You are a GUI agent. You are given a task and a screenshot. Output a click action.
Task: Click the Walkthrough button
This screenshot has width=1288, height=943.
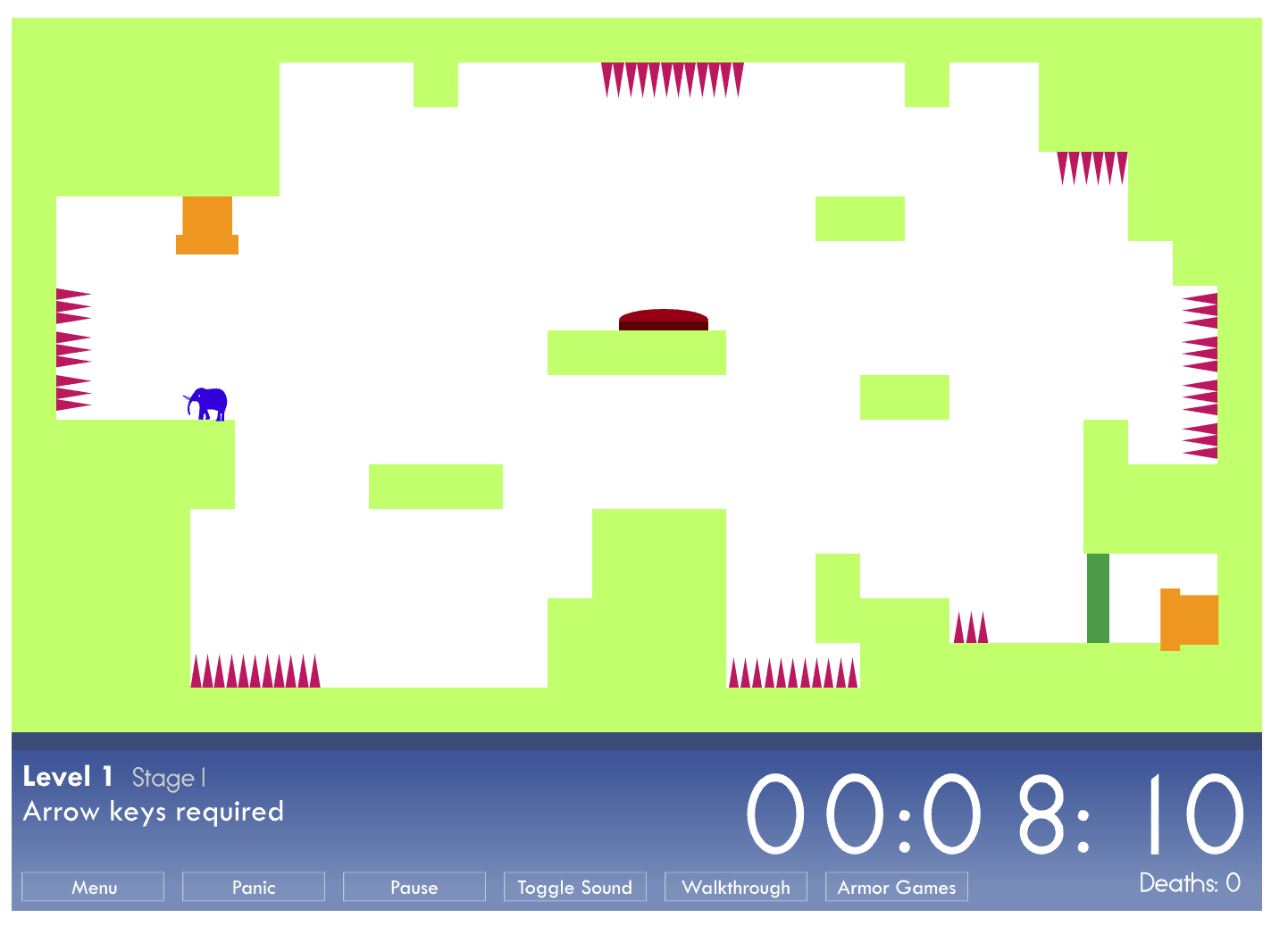point(736,887)
